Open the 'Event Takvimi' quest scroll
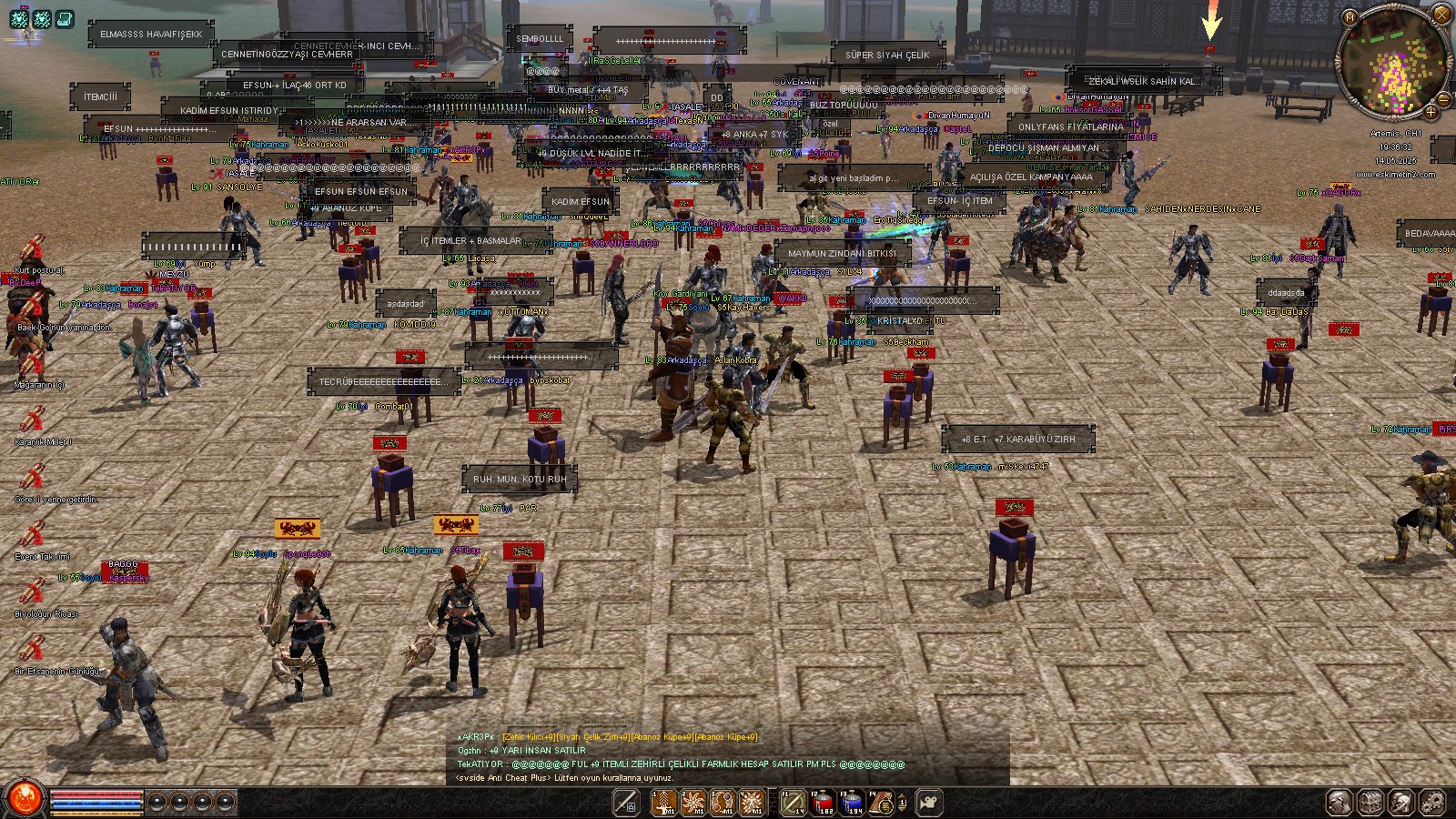Image resolution: width=1456 pixels, height=819 pixels. point(33,535)
